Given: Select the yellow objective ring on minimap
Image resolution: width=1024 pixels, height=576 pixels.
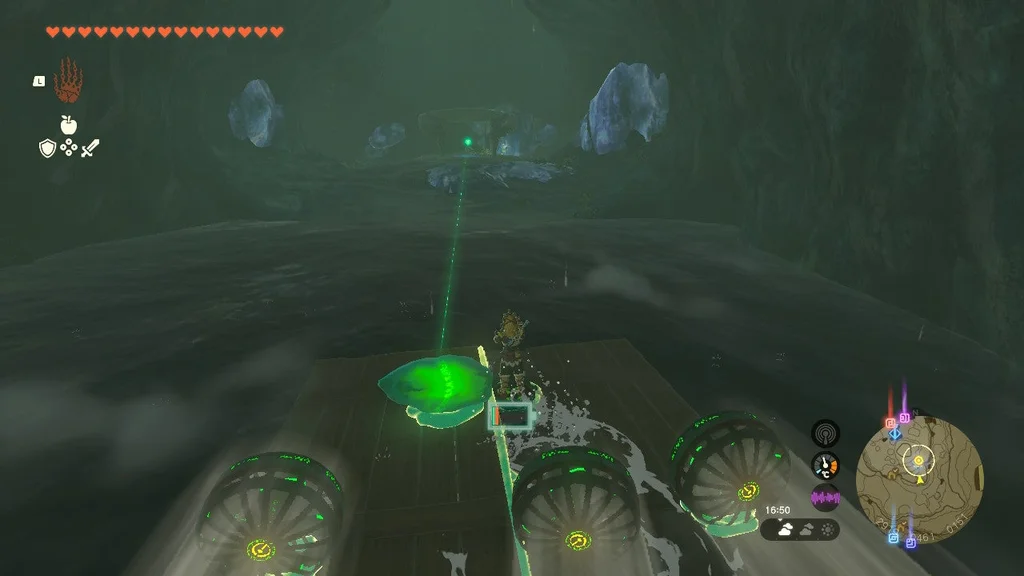Looking at the screenshot, I should pyautogui.click(x=918, y=460).
